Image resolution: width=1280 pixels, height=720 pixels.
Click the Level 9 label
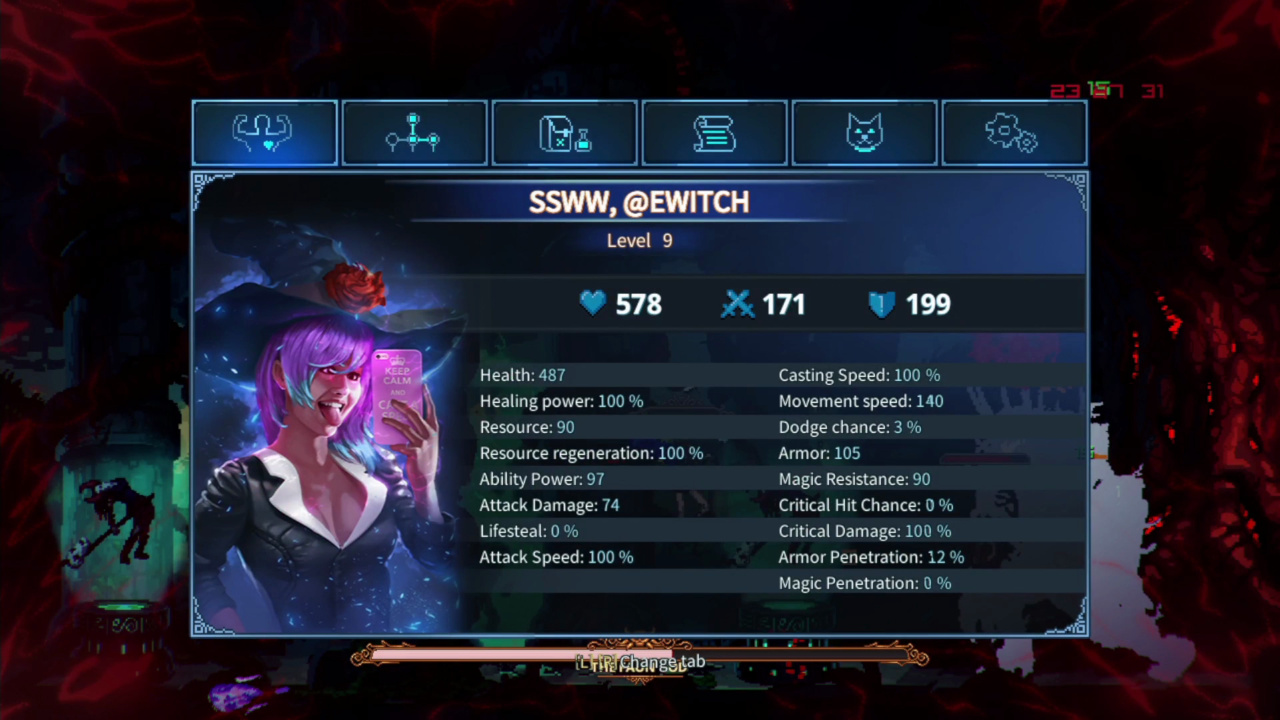tap(640, 240)
